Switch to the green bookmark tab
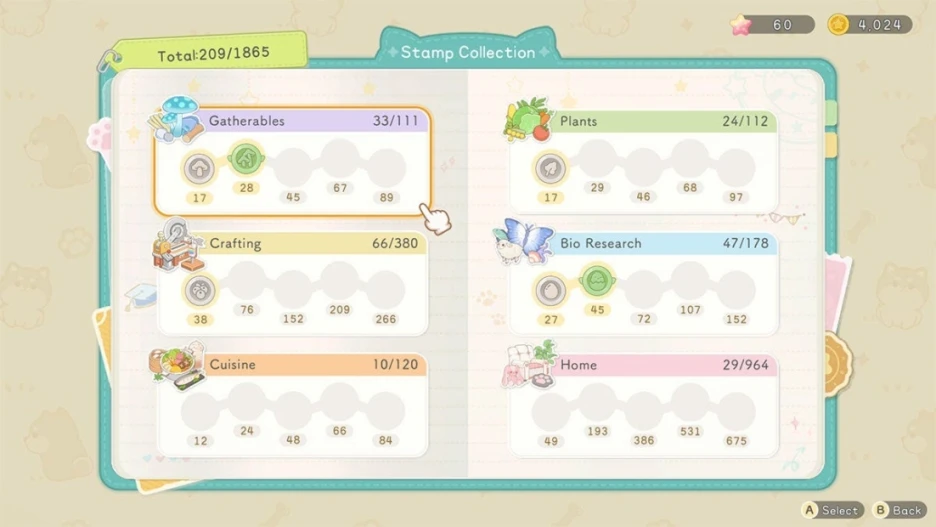 (x=831, y=112)
